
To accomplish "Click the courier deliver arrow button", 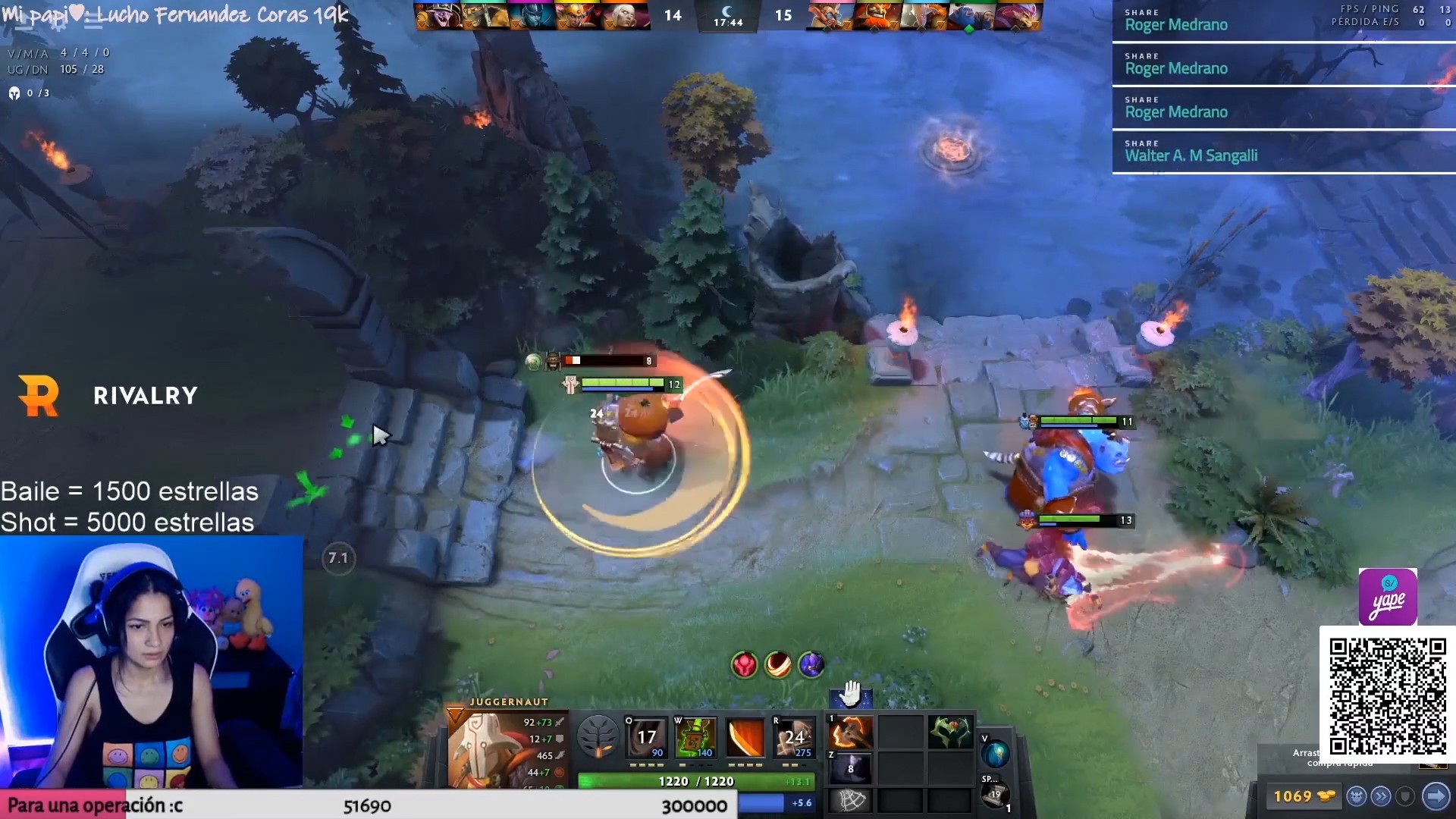I will [1436, 796].
